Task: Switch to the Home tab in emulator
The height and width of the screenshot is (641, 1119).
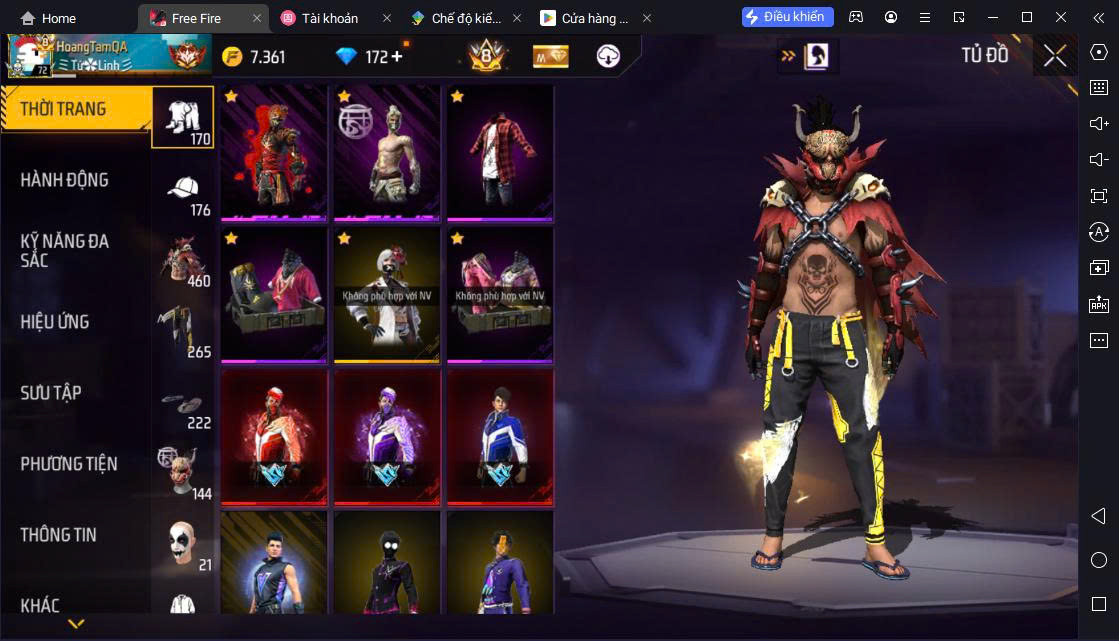Action: [x=48, y=18]
